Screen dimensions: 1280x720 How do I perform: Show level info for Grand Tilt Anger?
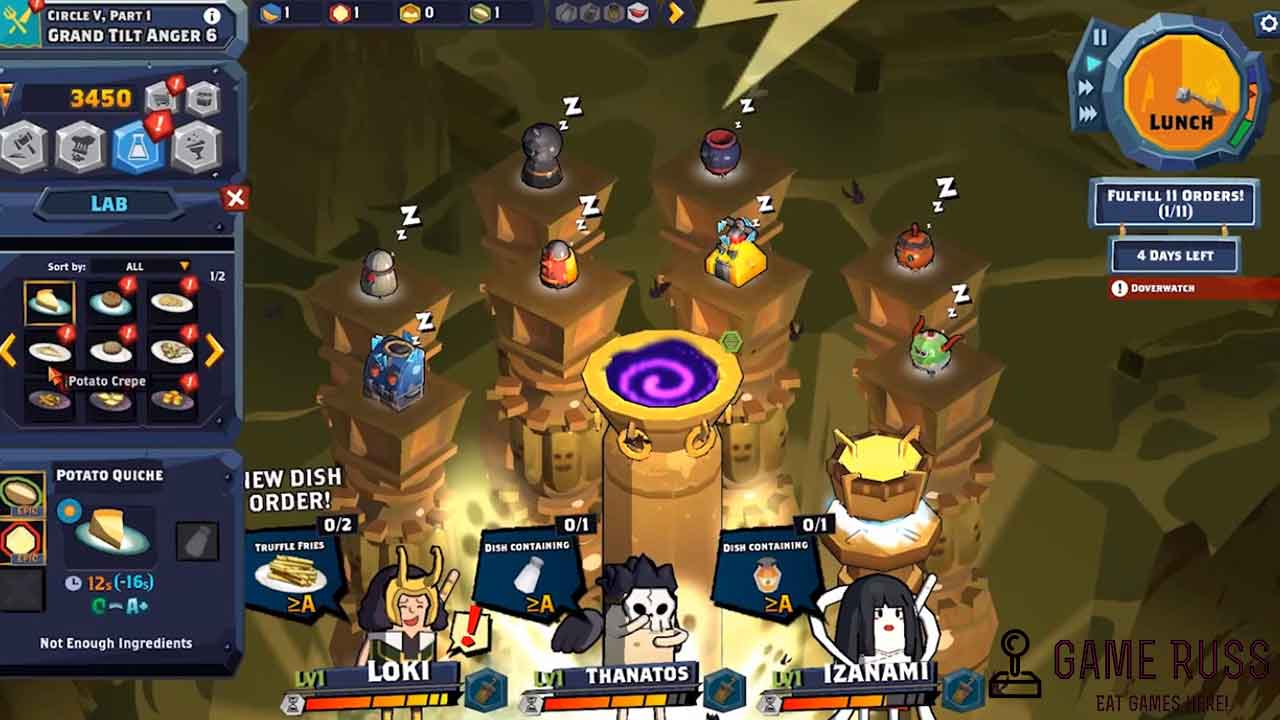(x=212, y=16)
